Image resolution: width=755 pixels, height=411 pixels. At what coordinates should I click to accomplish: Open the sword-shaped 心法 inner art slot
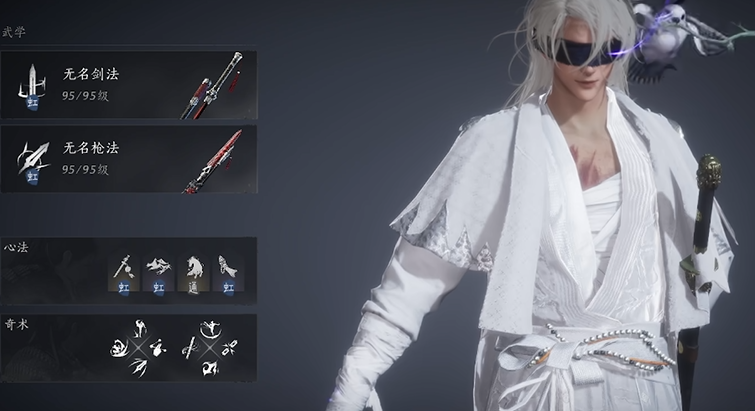[x=123, y=272]
